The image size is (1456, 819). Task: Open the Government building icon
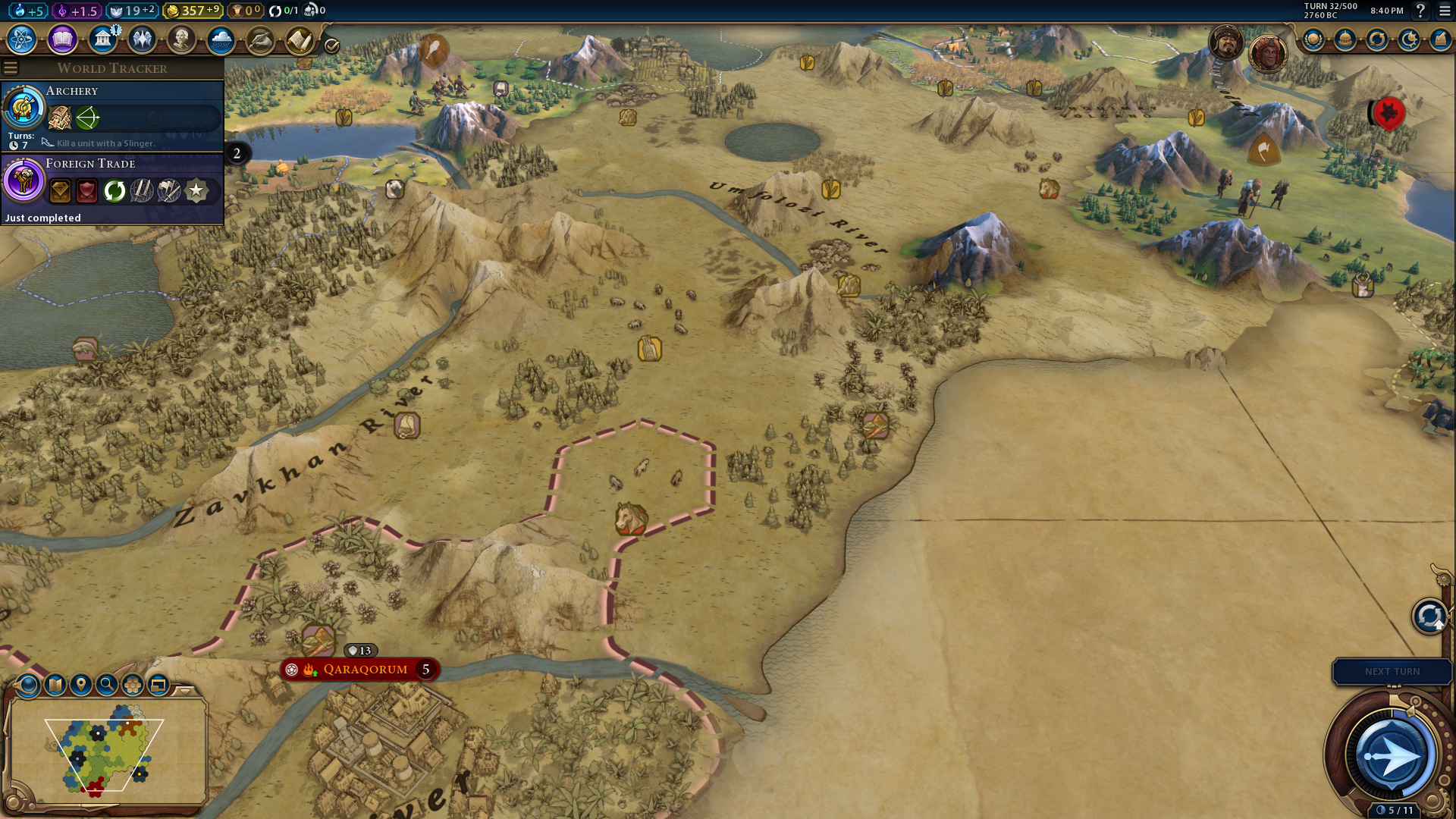[102, 39]
